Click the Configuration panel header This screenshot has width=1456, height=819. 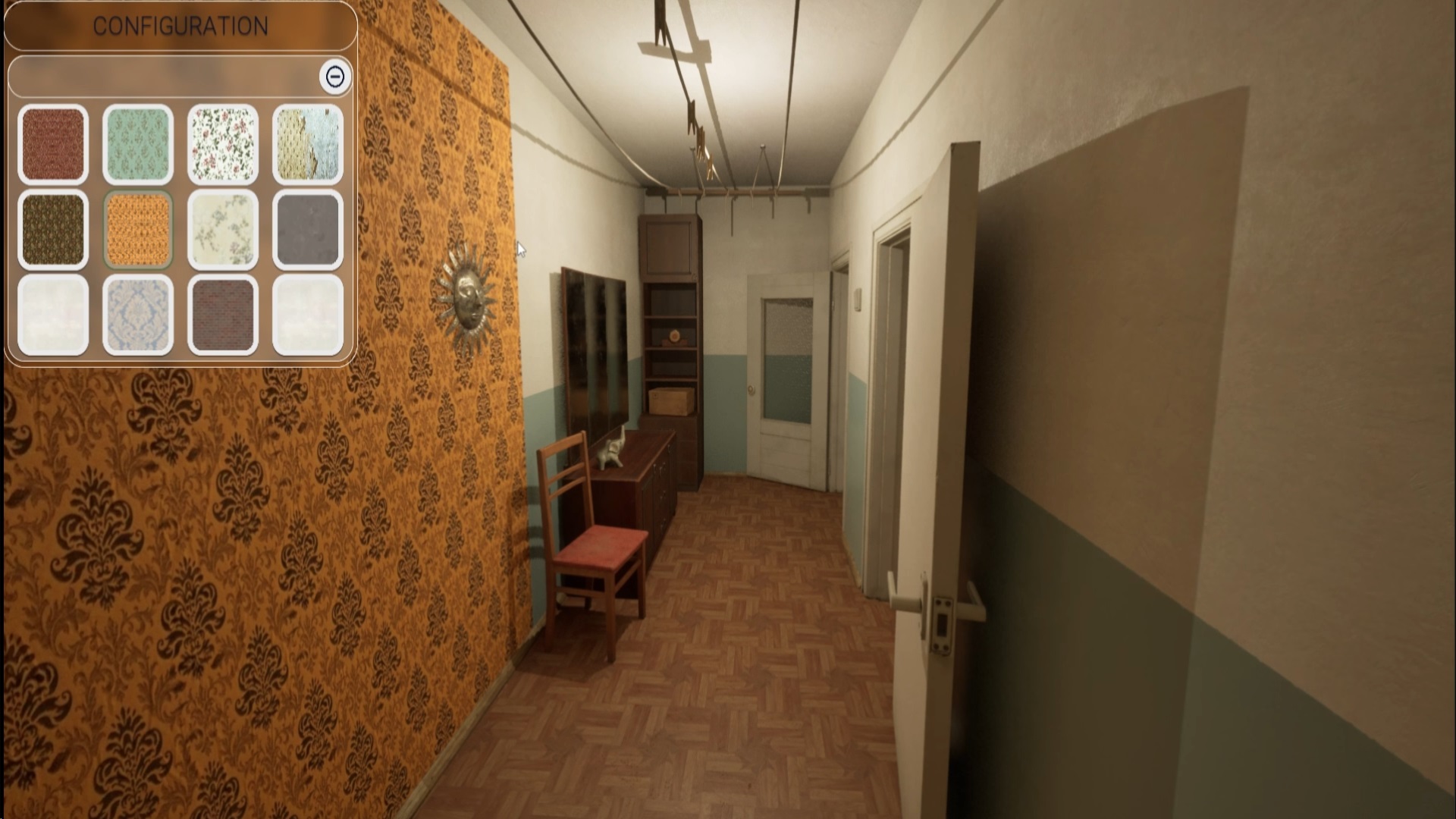click(x=180, y=26)
